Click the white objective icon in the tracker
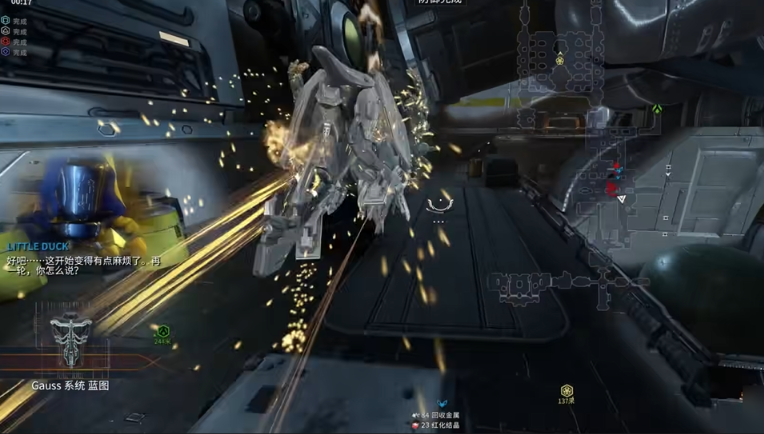The width and height of the screenshot is (764, 434). [6, 31]
